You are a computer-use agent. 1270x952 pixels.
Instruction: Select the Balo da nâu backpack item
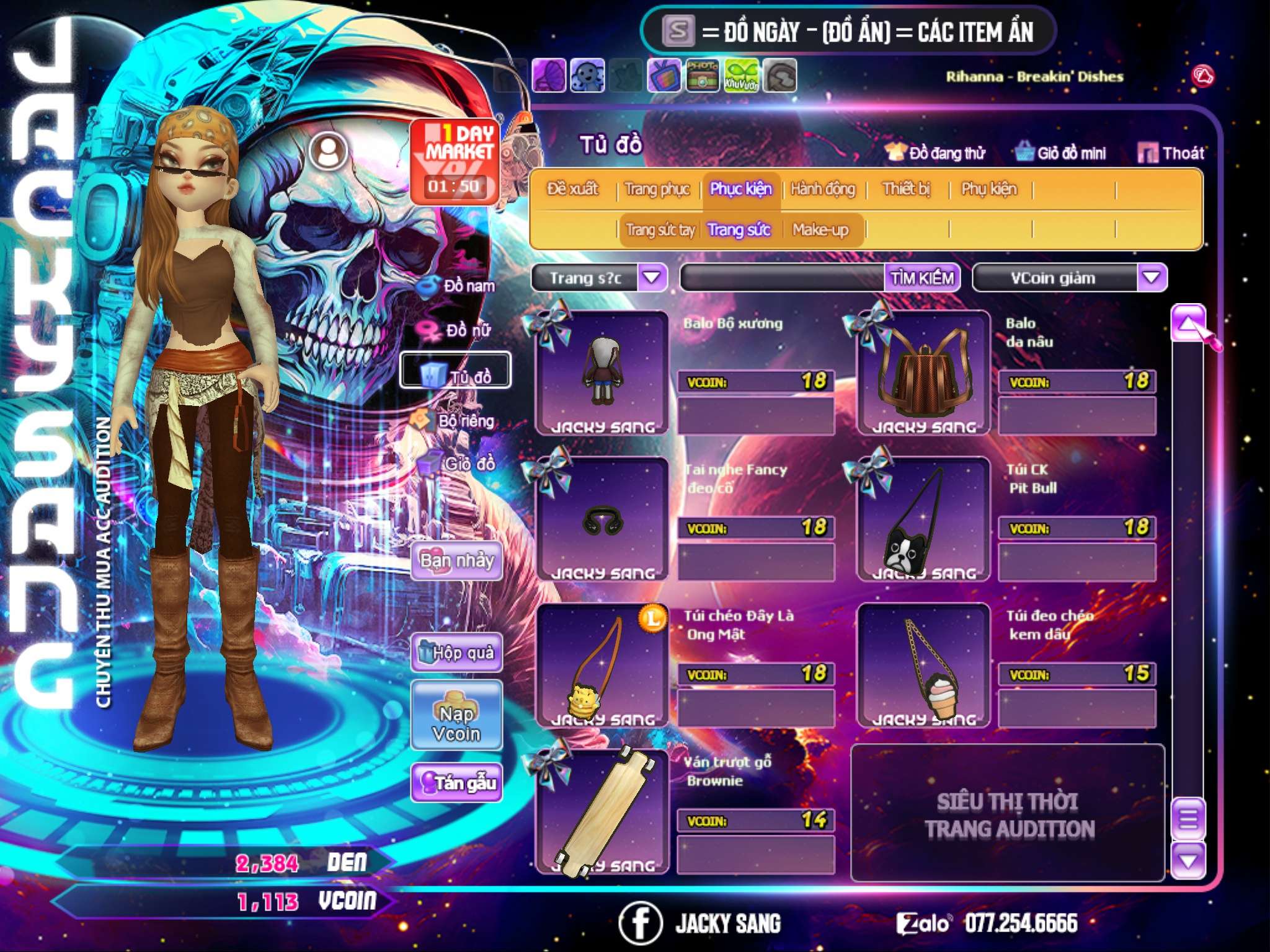923,373
